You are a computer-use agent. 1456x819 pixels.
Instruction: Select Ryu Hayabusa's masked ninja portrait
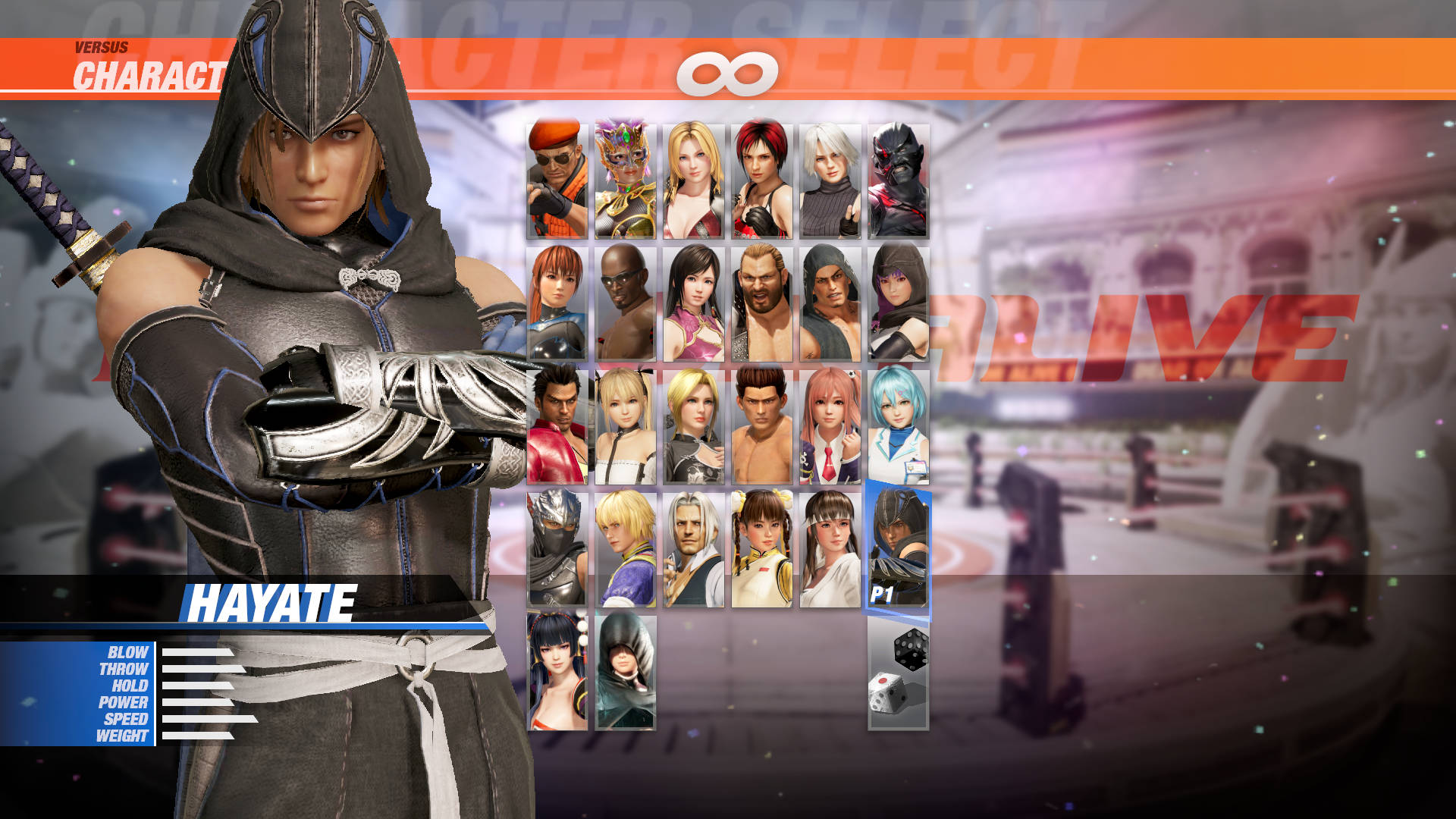[x=556, y=550]
